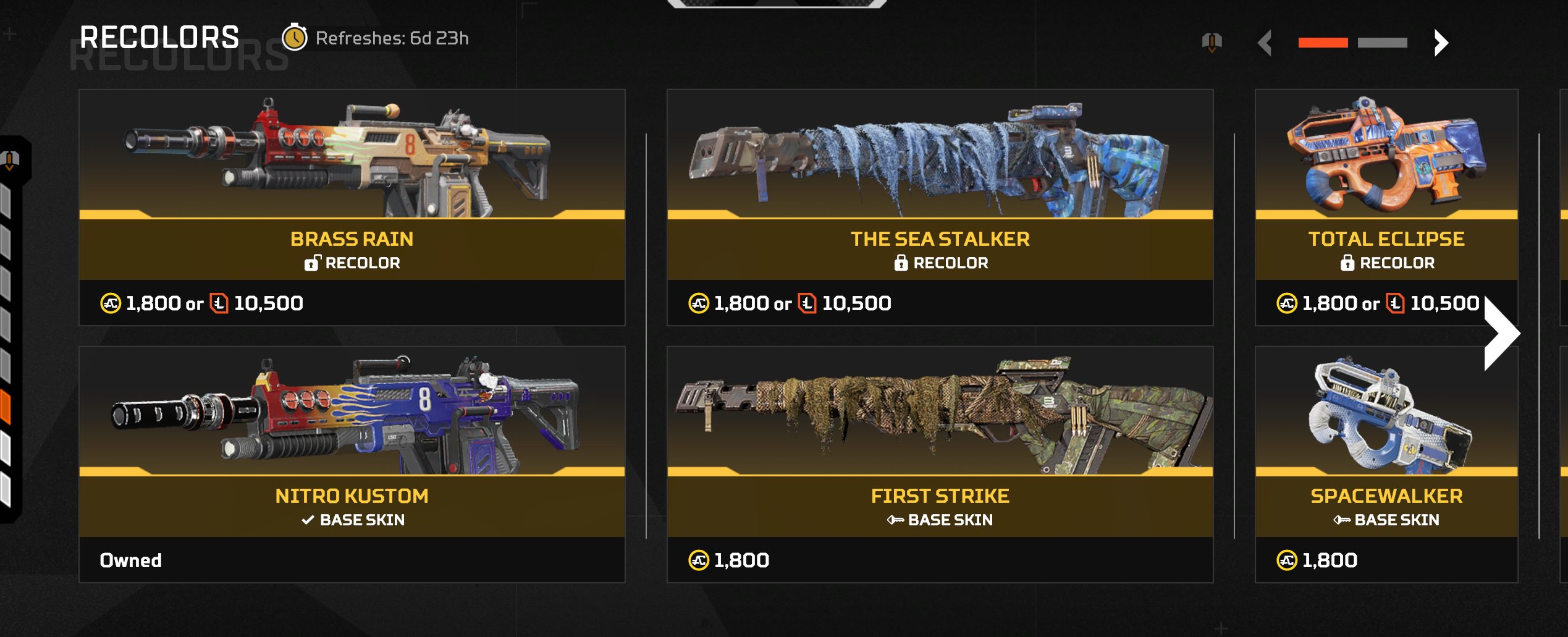Viewport: 1568px width, 637px height.
Task: Switch to the second page indicator bar
Action: pyautogui.click(x=1382, y=43)
